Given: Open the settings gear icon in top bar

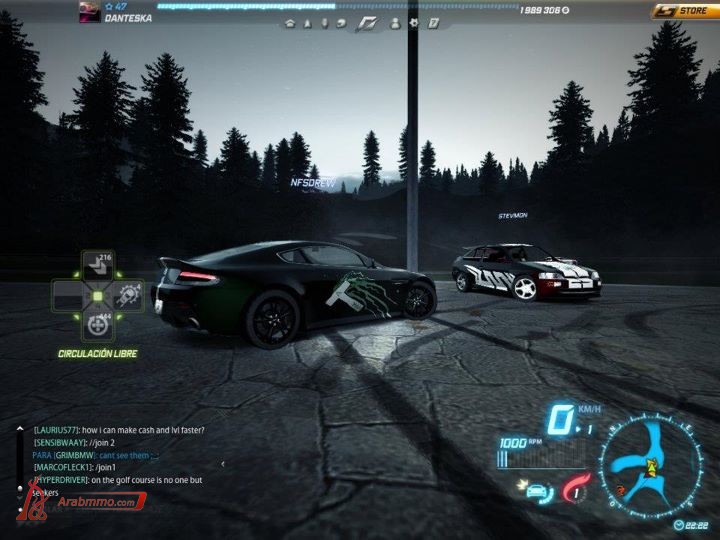Looking at the screenshot, I should click(414, 22).
